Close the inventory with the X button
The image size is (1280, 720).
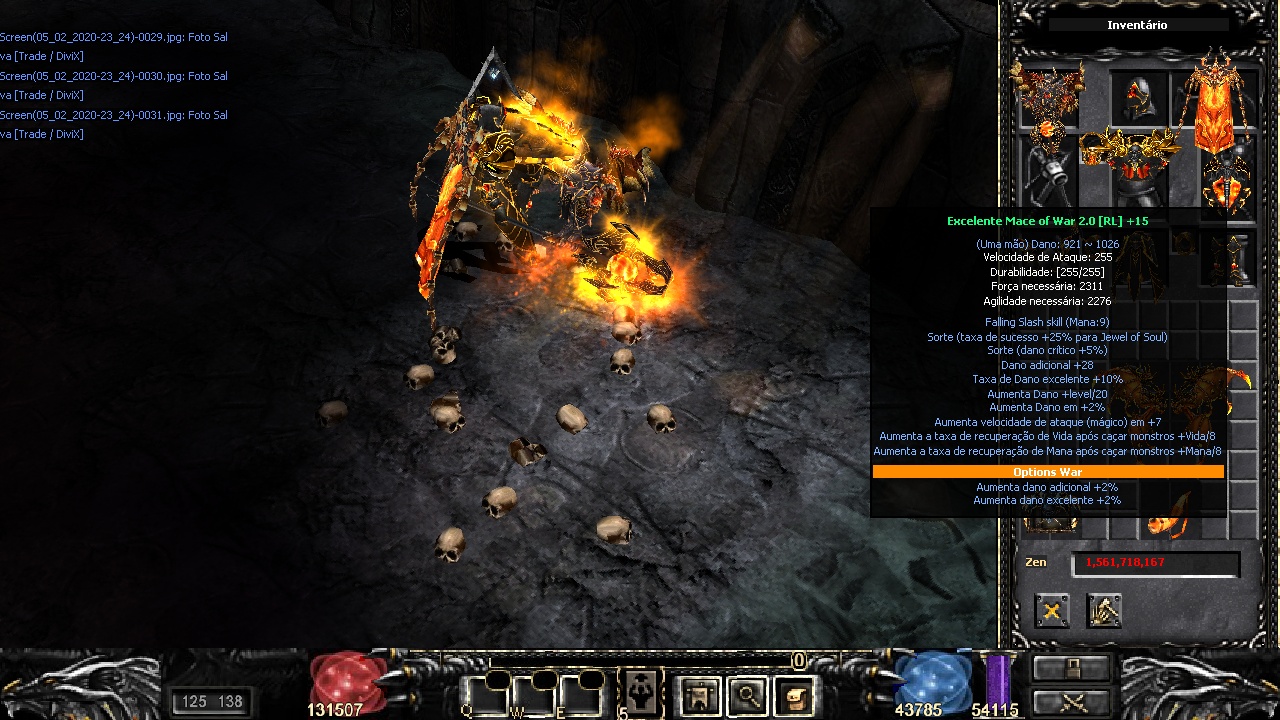tap(1052, 610)
